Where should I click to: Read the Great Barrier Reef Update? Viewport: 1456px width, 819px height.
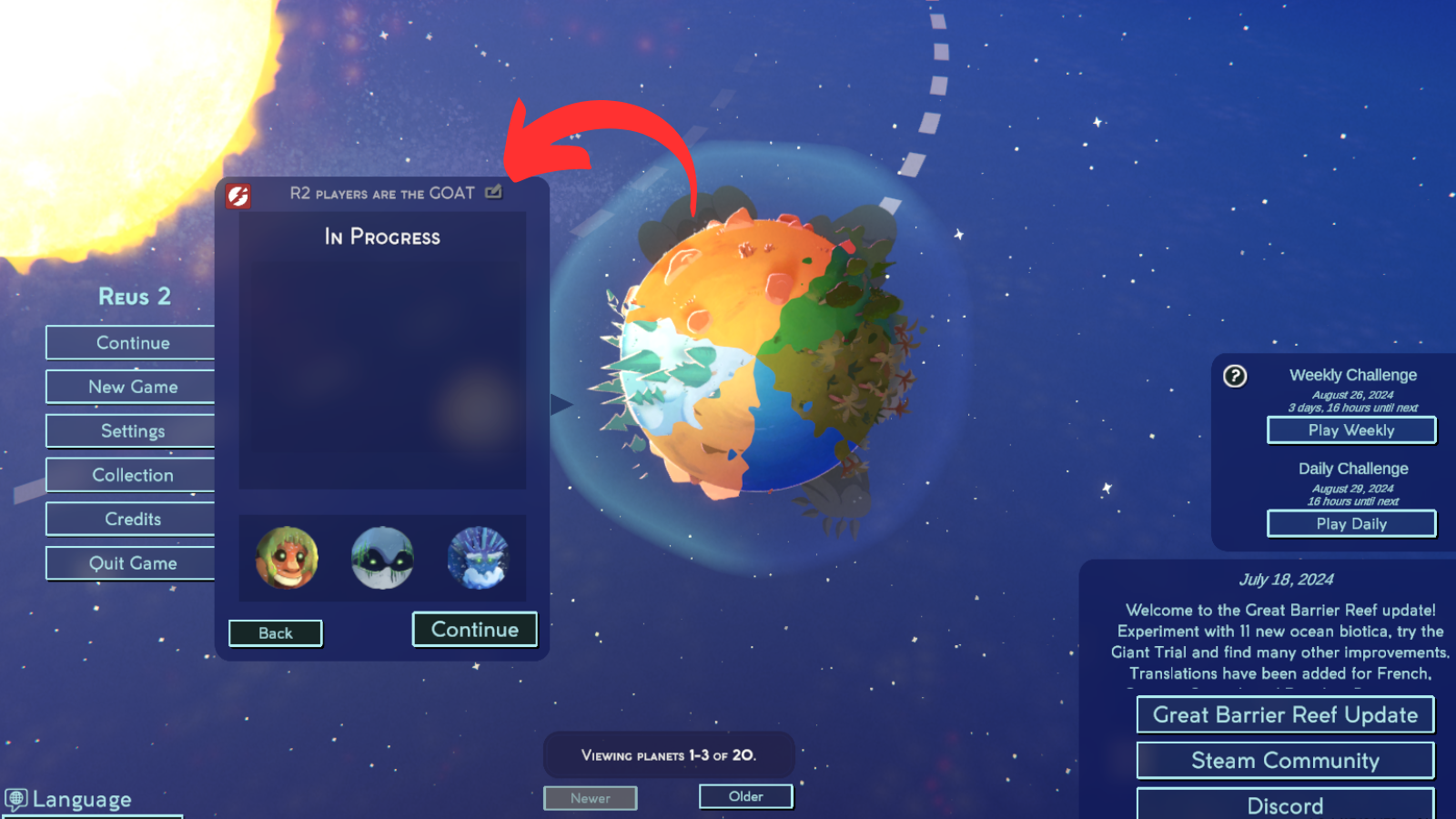pos(1284,715)
